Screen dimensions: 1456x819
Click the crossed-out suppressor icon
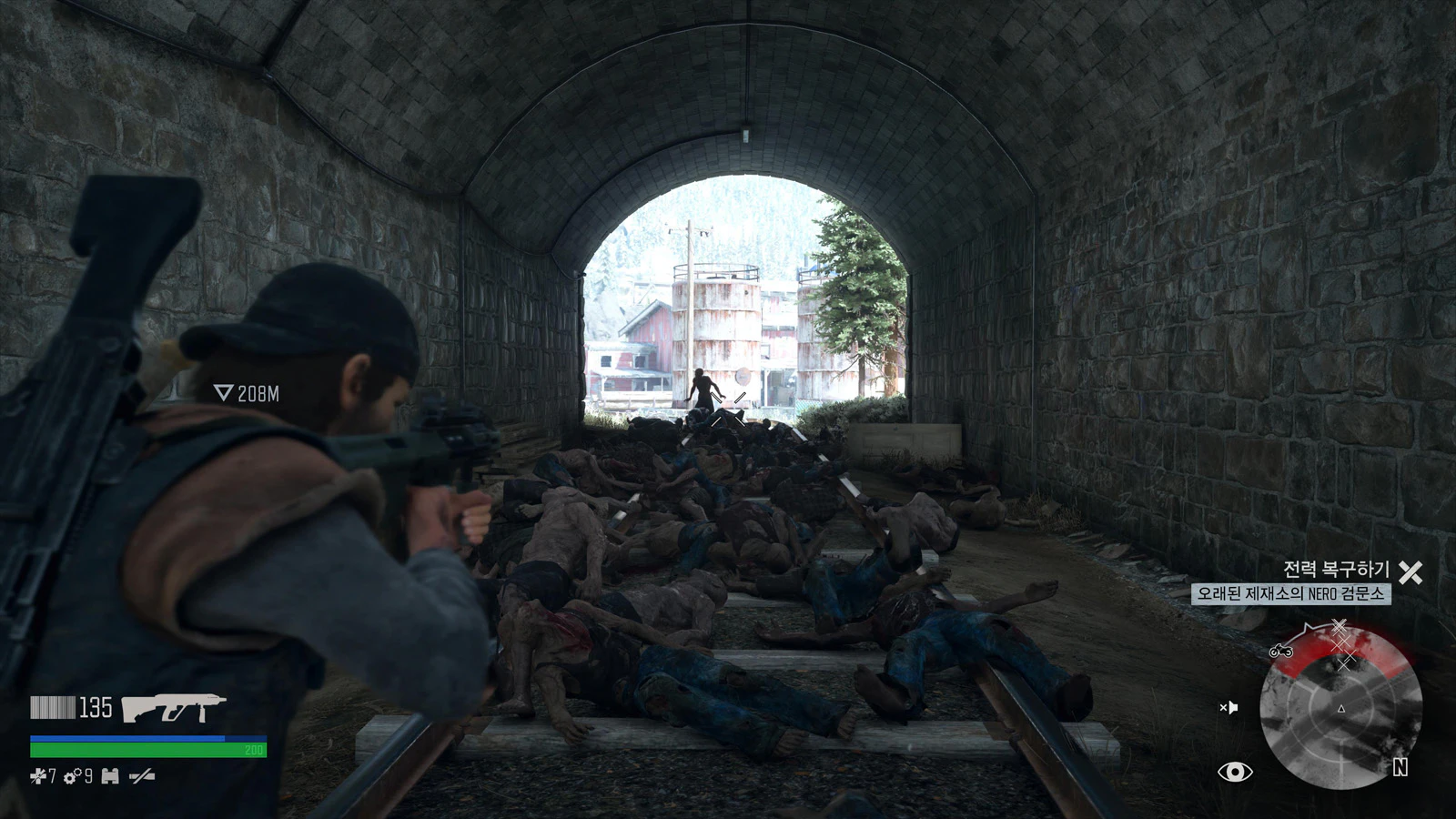[x=142, y=776]
